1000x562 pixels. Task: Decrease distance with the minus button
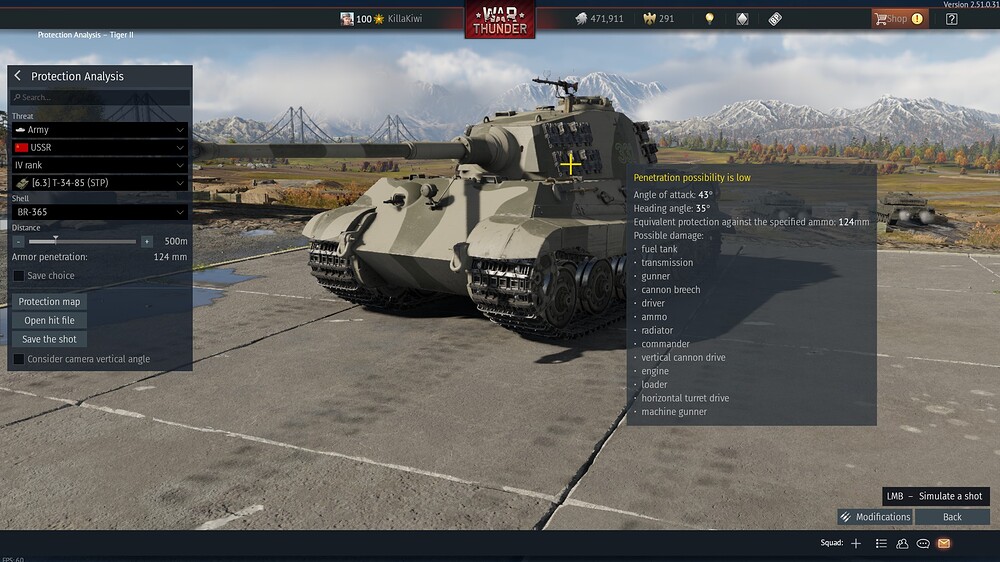[x=19, y=241]
